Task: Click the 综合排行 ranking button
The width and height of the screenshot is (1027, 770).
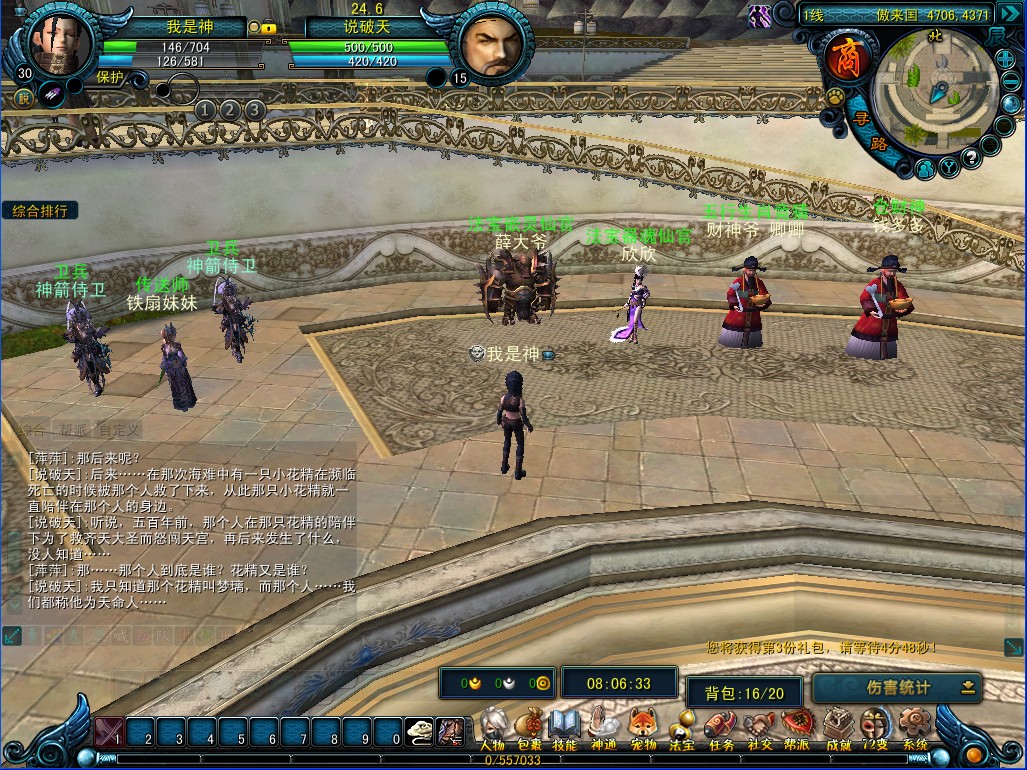Action: point(41,211)
